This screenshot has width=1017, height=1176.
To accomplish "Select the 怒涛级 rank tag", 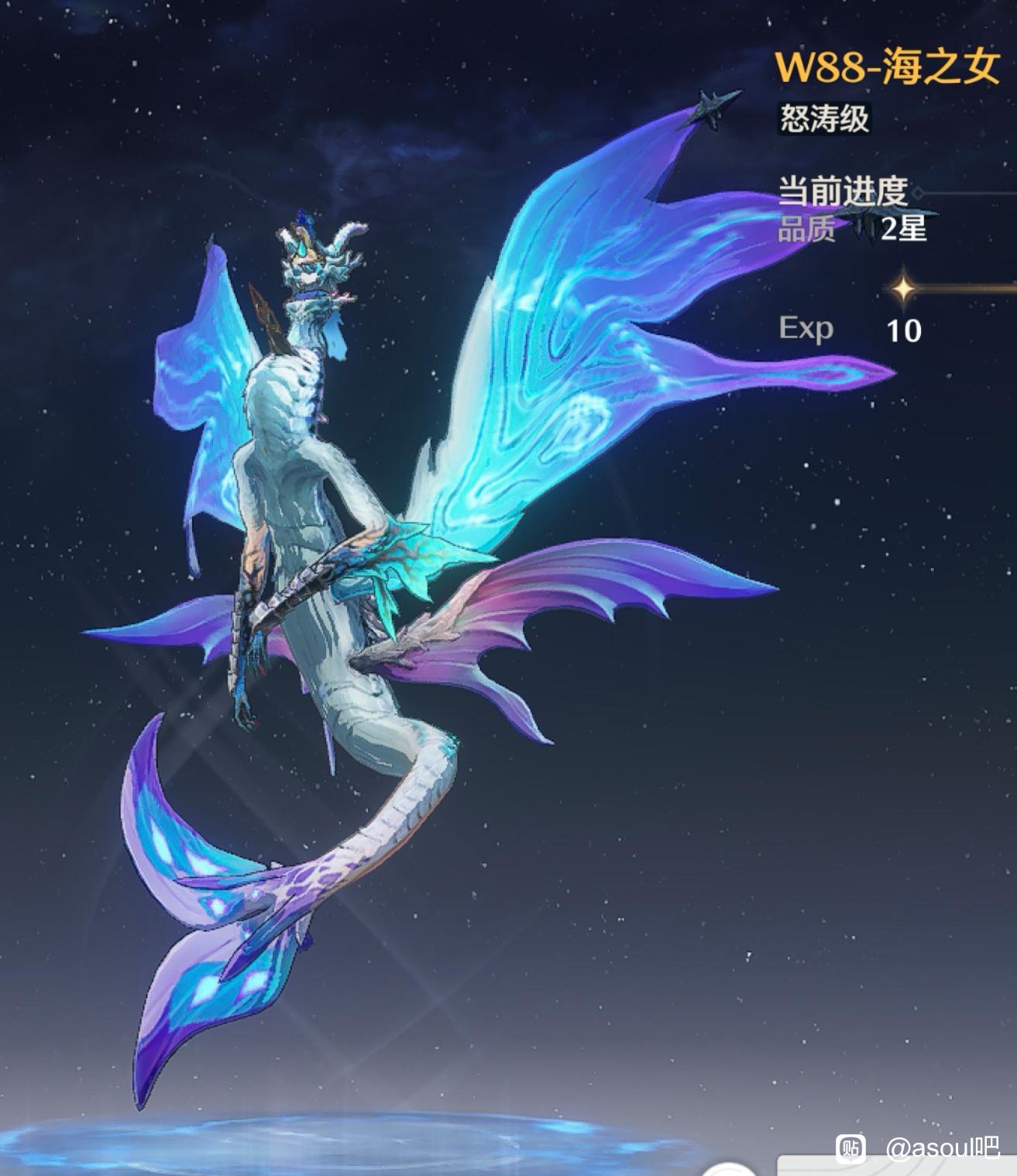I will click(824, 119).
